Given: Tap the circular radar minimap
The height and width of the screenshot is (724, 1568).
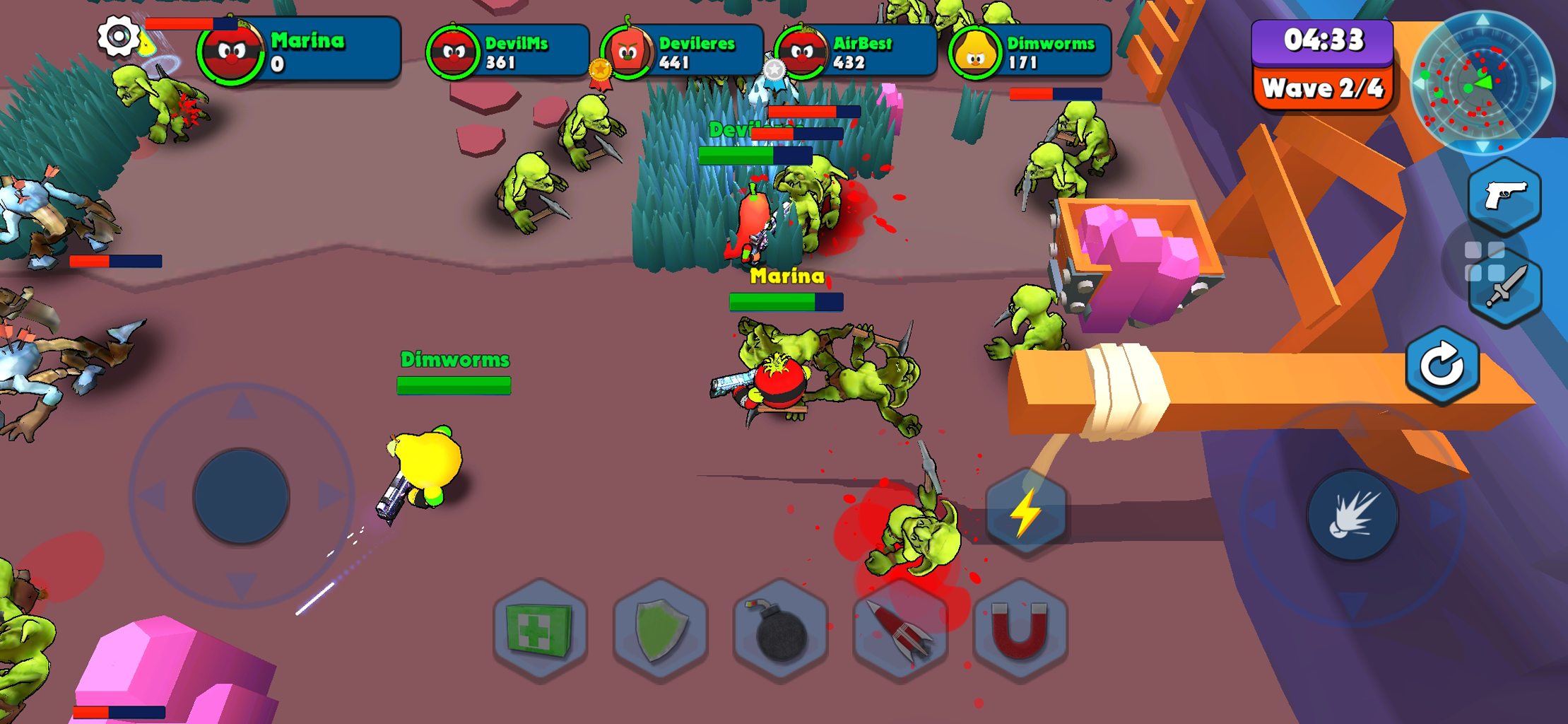Looking at the screenshot, I should 1481,83.
